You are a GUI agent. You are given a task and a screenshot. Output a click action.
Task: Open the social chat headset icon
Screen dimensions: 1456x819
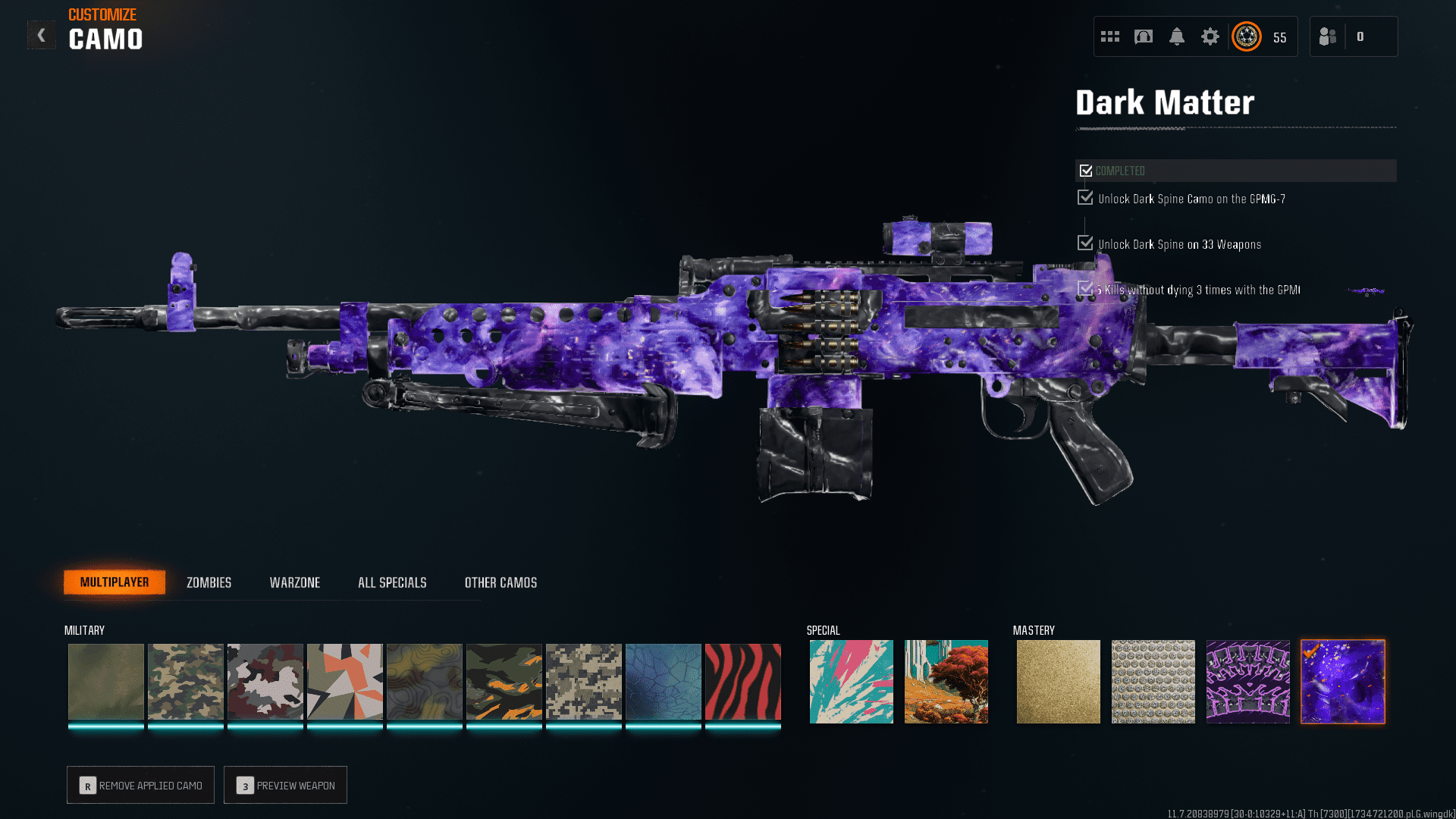pyautogui.click(x=1144, y=36)
